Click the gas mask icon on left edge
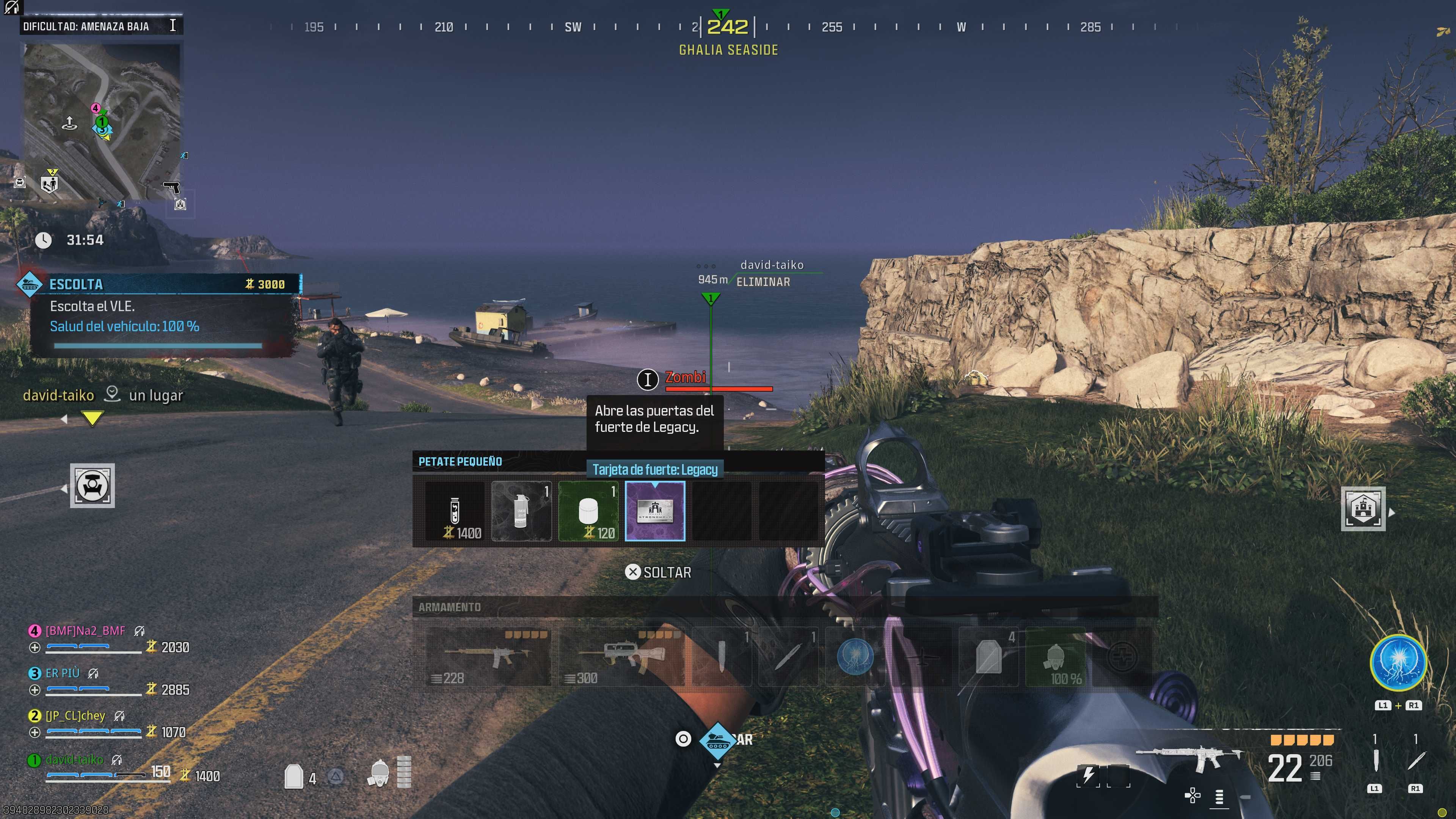Image resolution: width=1456 pixels, height=819 pixels. point(92,485)
